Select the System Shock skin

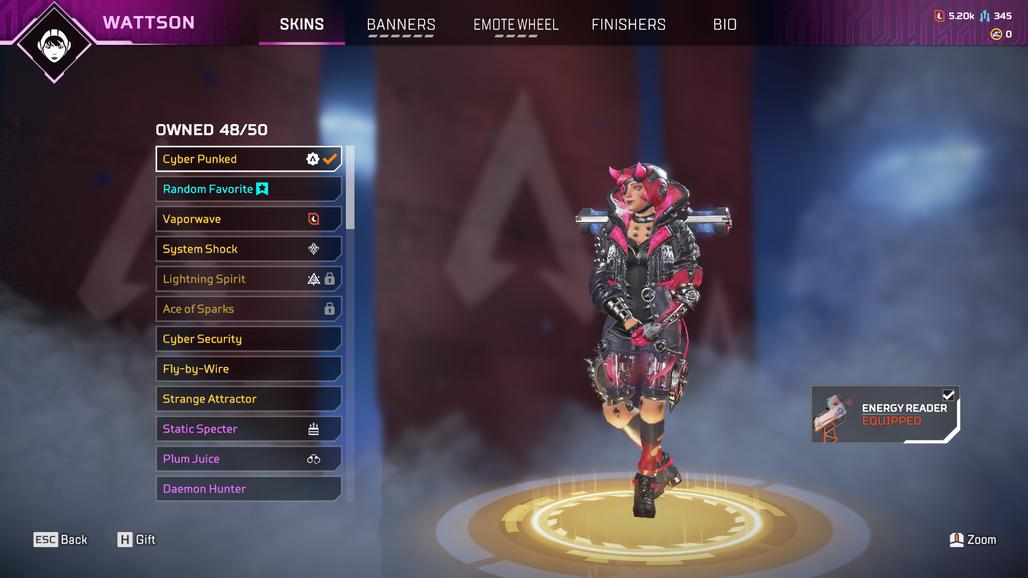coord(248,249)
